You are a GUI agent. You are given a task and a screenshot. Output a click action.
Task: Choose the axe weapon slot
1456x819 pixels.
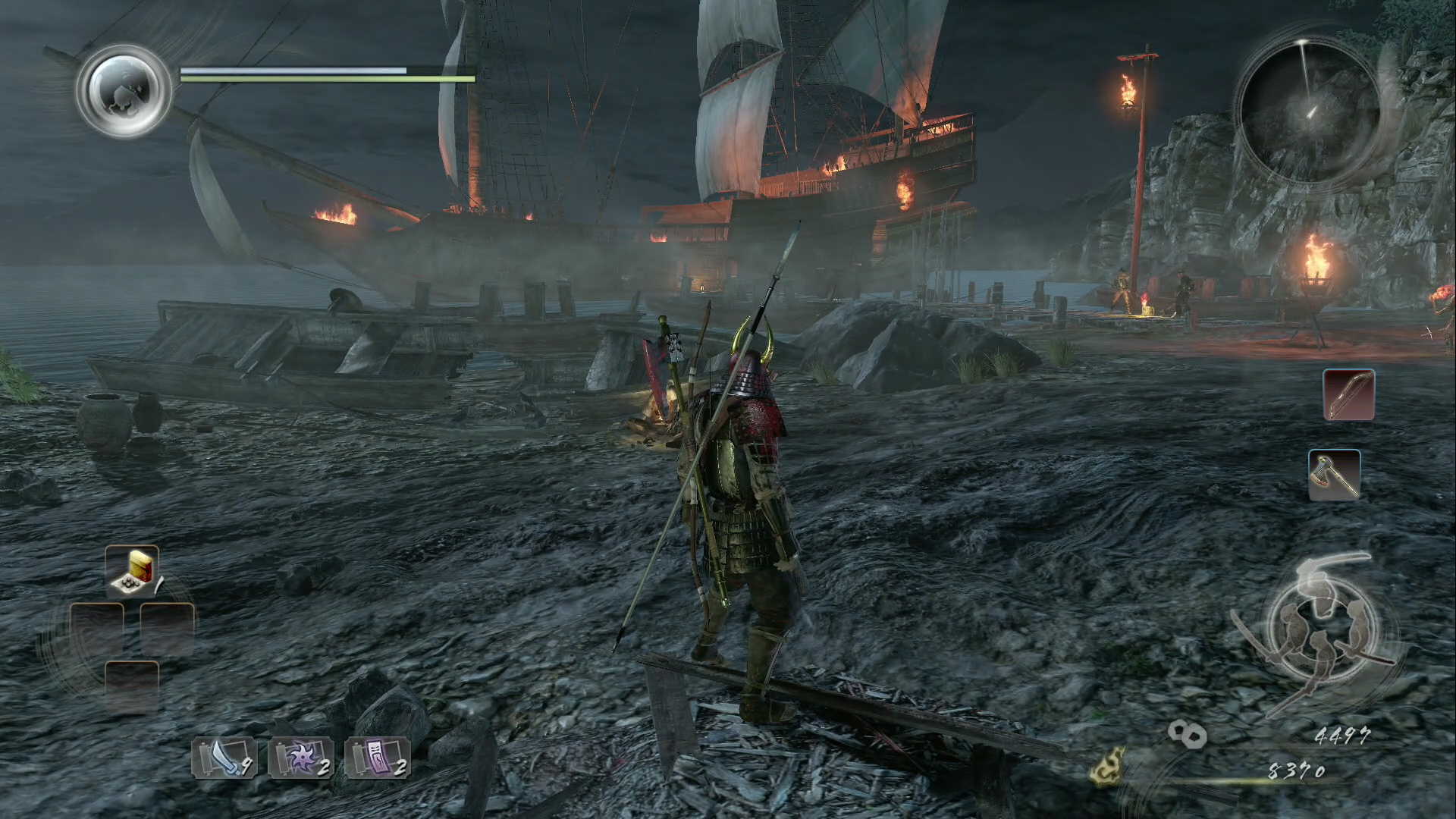click(x=1335, y=475)
